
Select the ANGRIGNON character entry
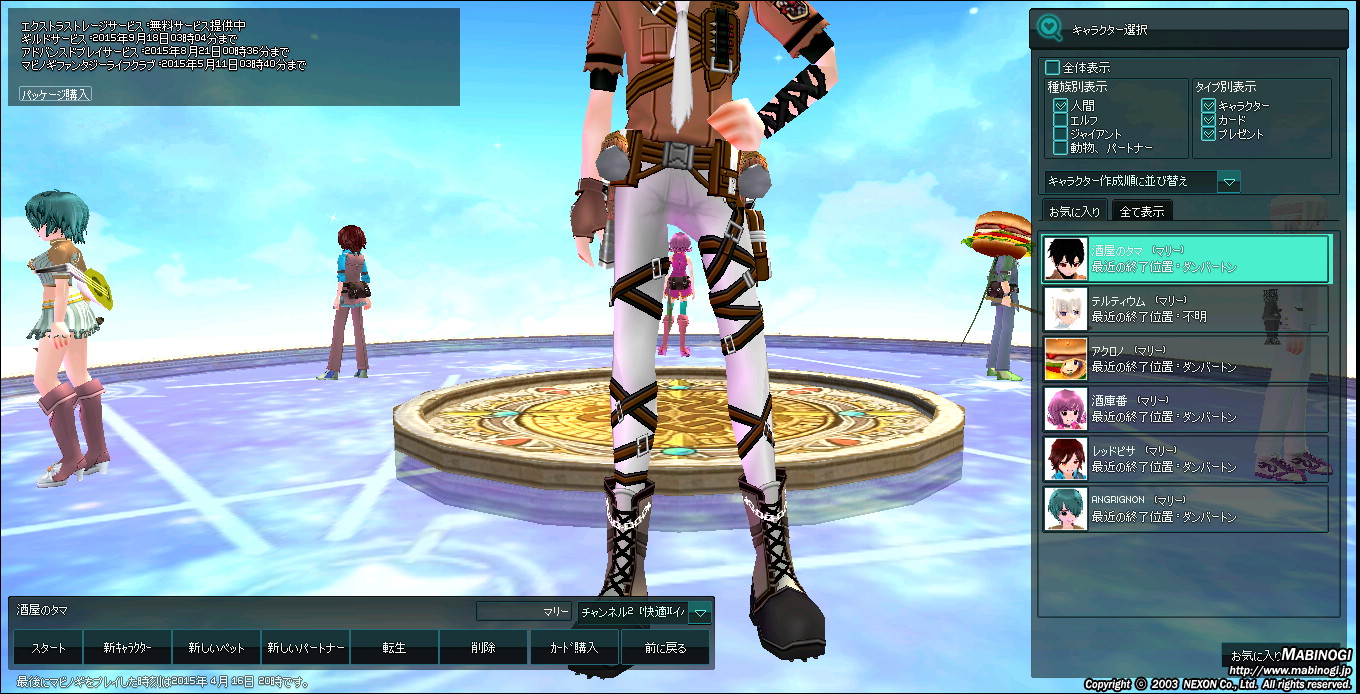click(1186, 509)
